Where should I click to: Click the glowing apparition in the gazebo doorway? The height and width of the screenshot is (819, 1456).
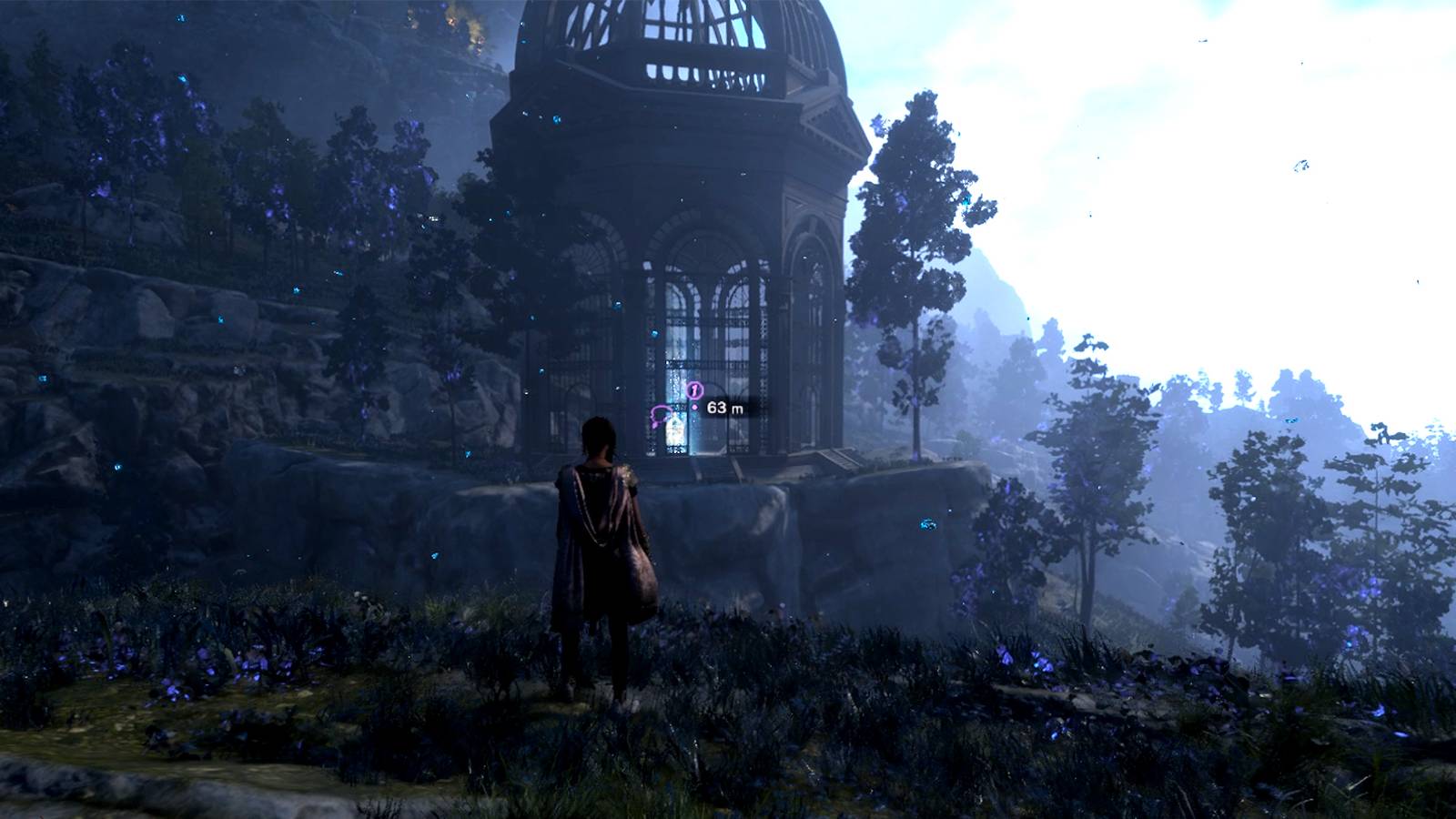click(673, 430)
